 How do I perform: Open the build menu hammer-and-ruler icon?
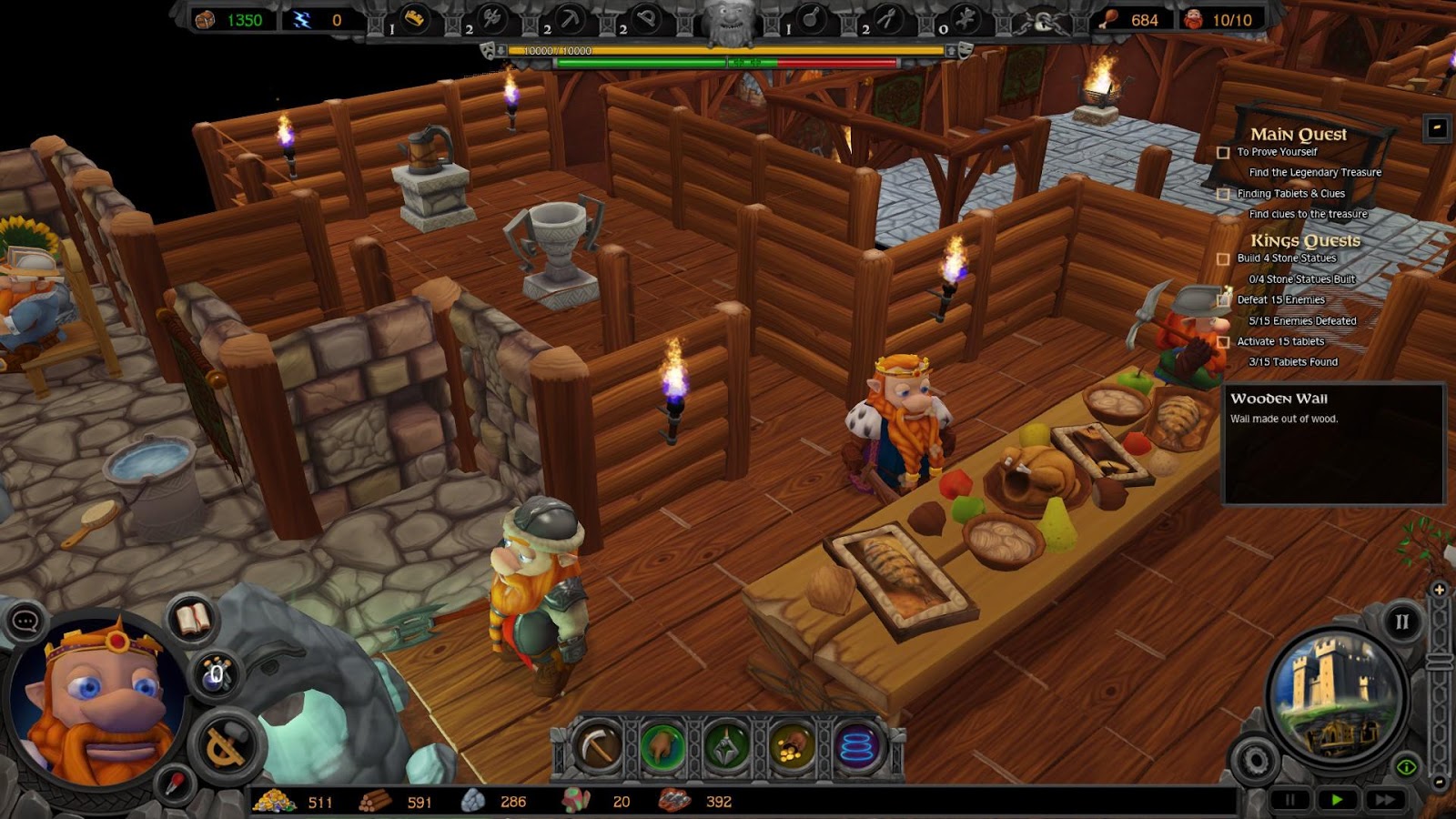point(226,743)
